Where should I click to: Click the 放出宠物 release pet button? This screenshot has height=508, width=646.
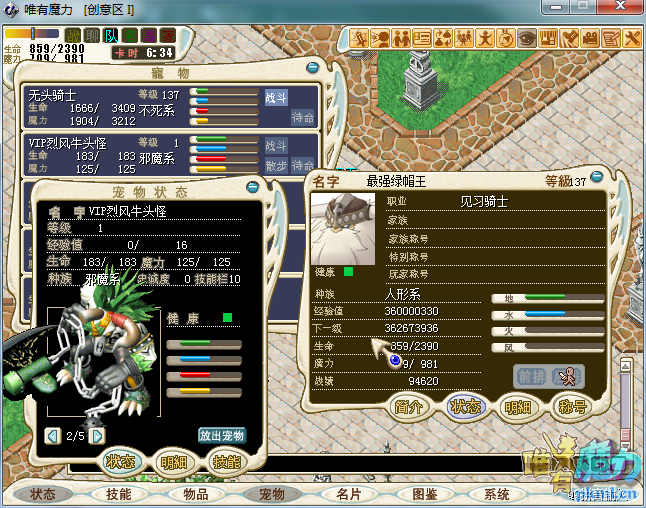221,436
